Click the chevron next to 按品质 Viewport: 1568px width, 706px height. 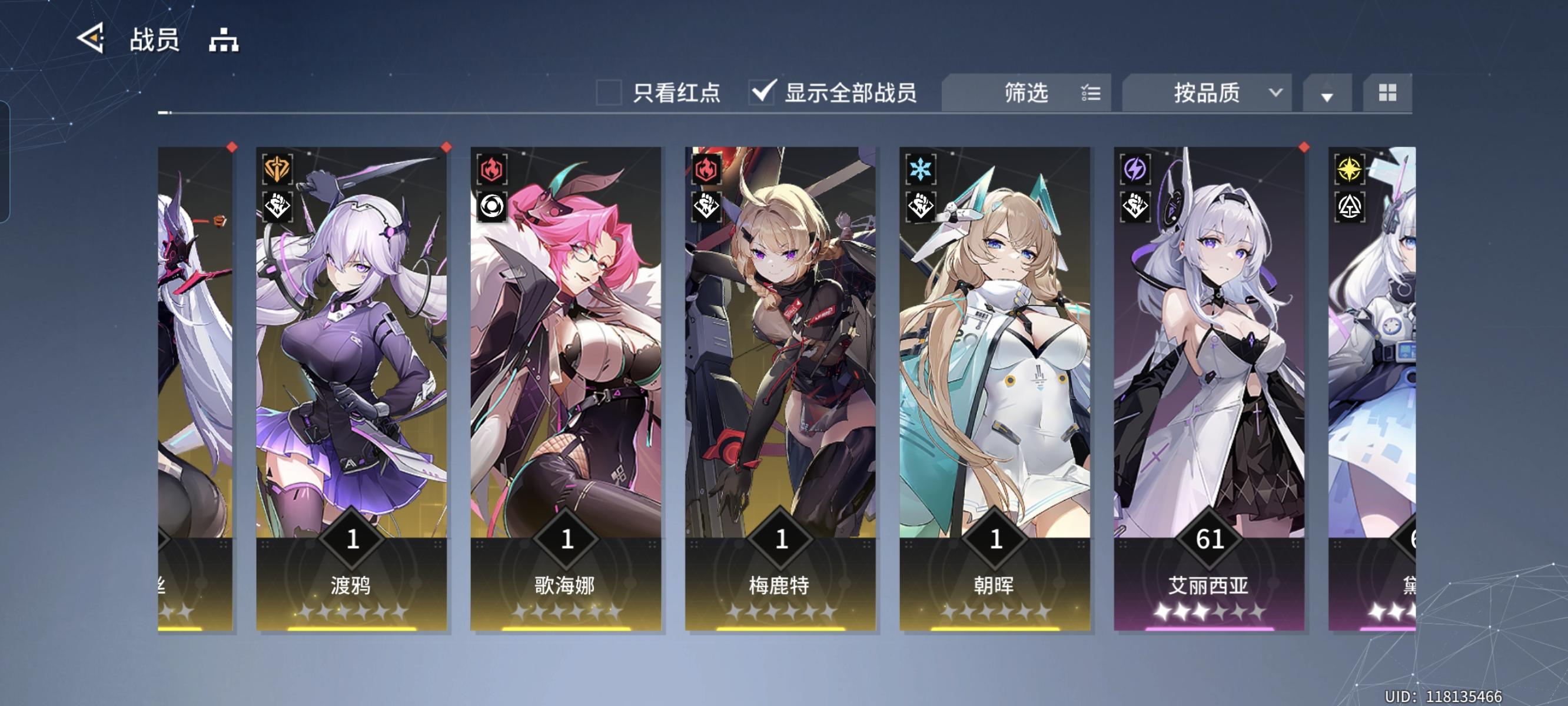click(x=1277, y=92)
